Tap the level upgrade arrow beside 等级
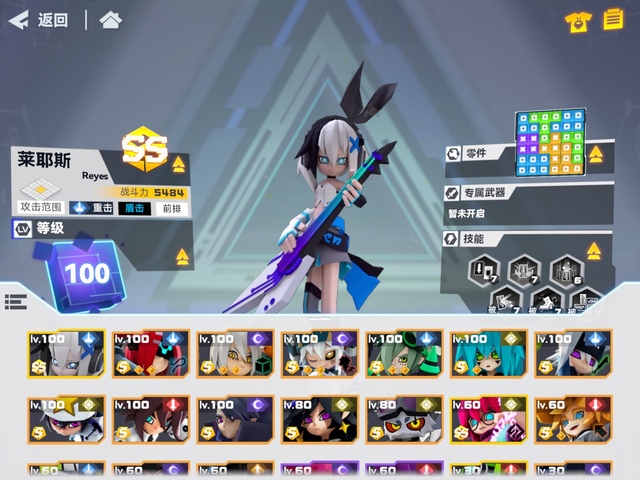The width and height of the screenshot is (640, 480). [x=183, y=257]
